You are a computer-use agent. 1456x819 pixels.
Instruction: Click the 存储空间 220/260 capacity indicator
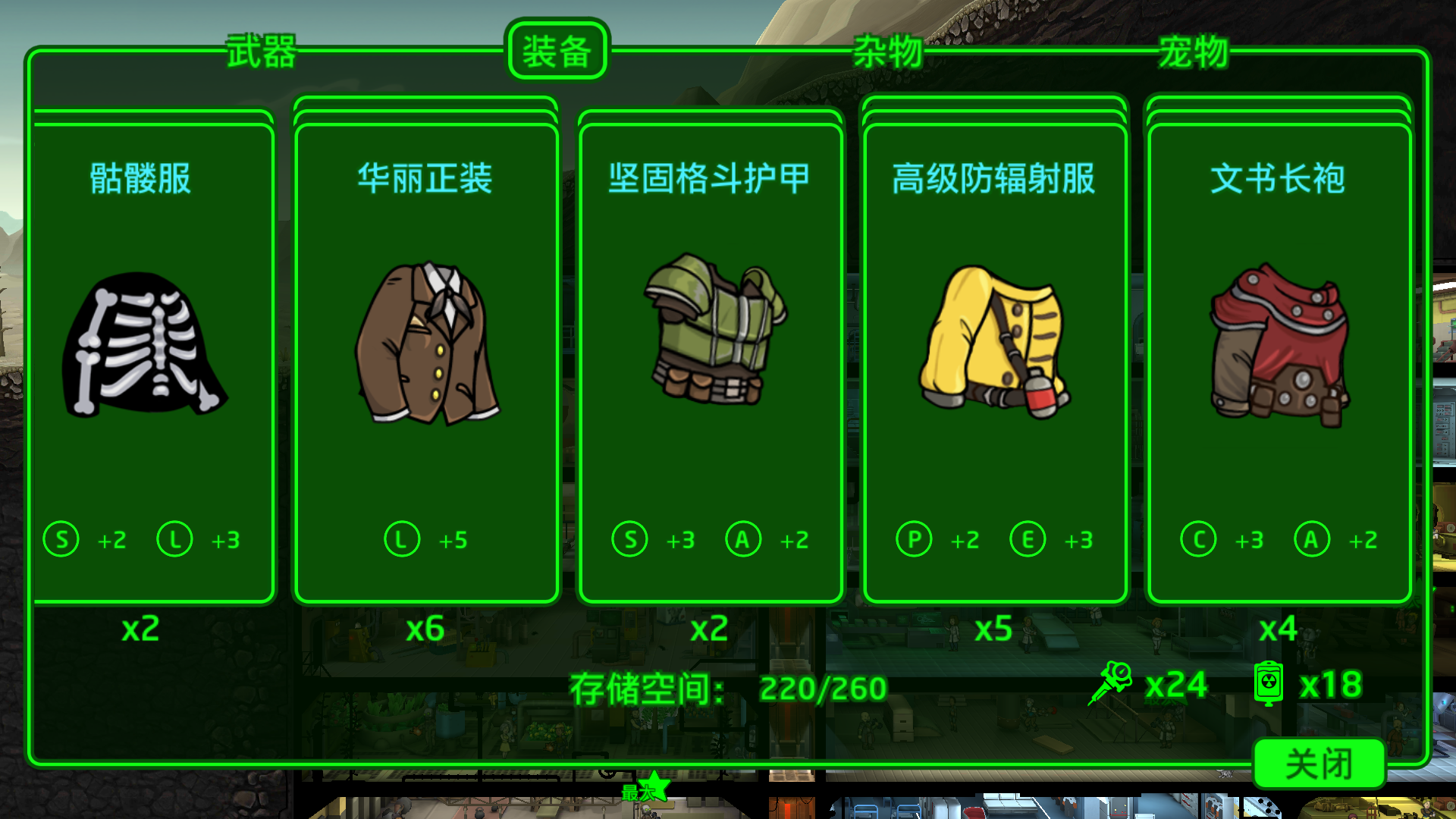point(728,689)
